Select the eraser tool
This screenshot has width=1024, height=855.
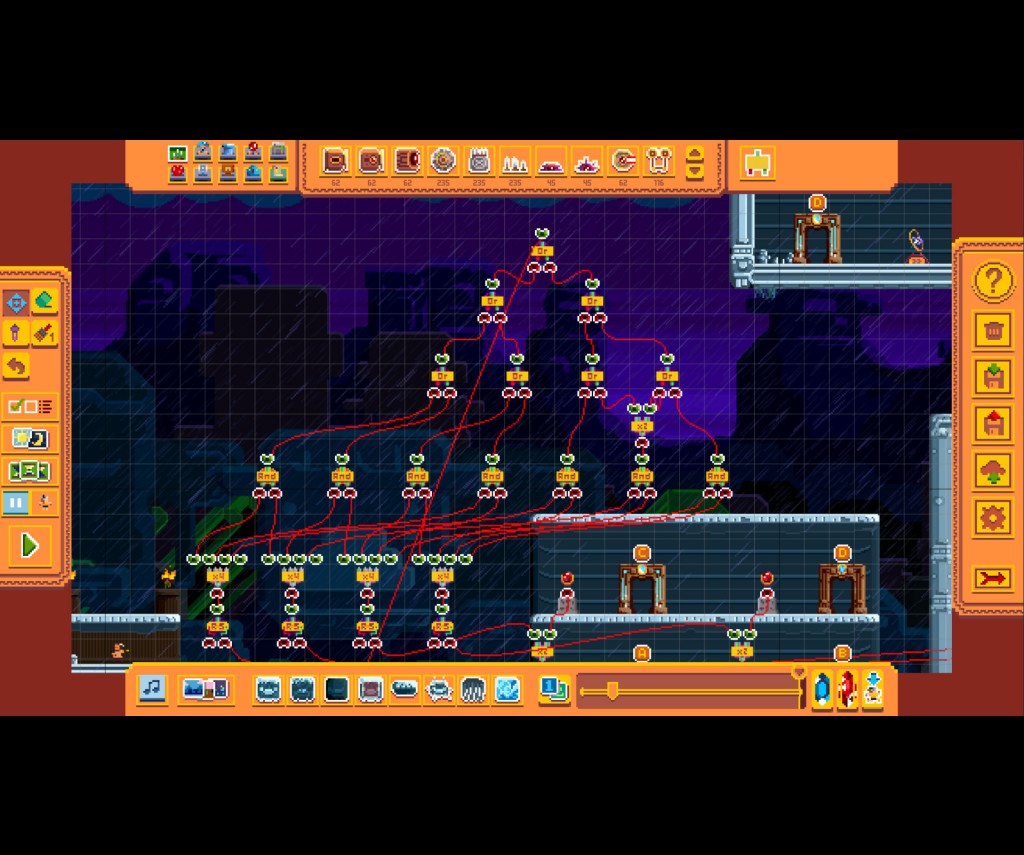click(x=44, y=301)
